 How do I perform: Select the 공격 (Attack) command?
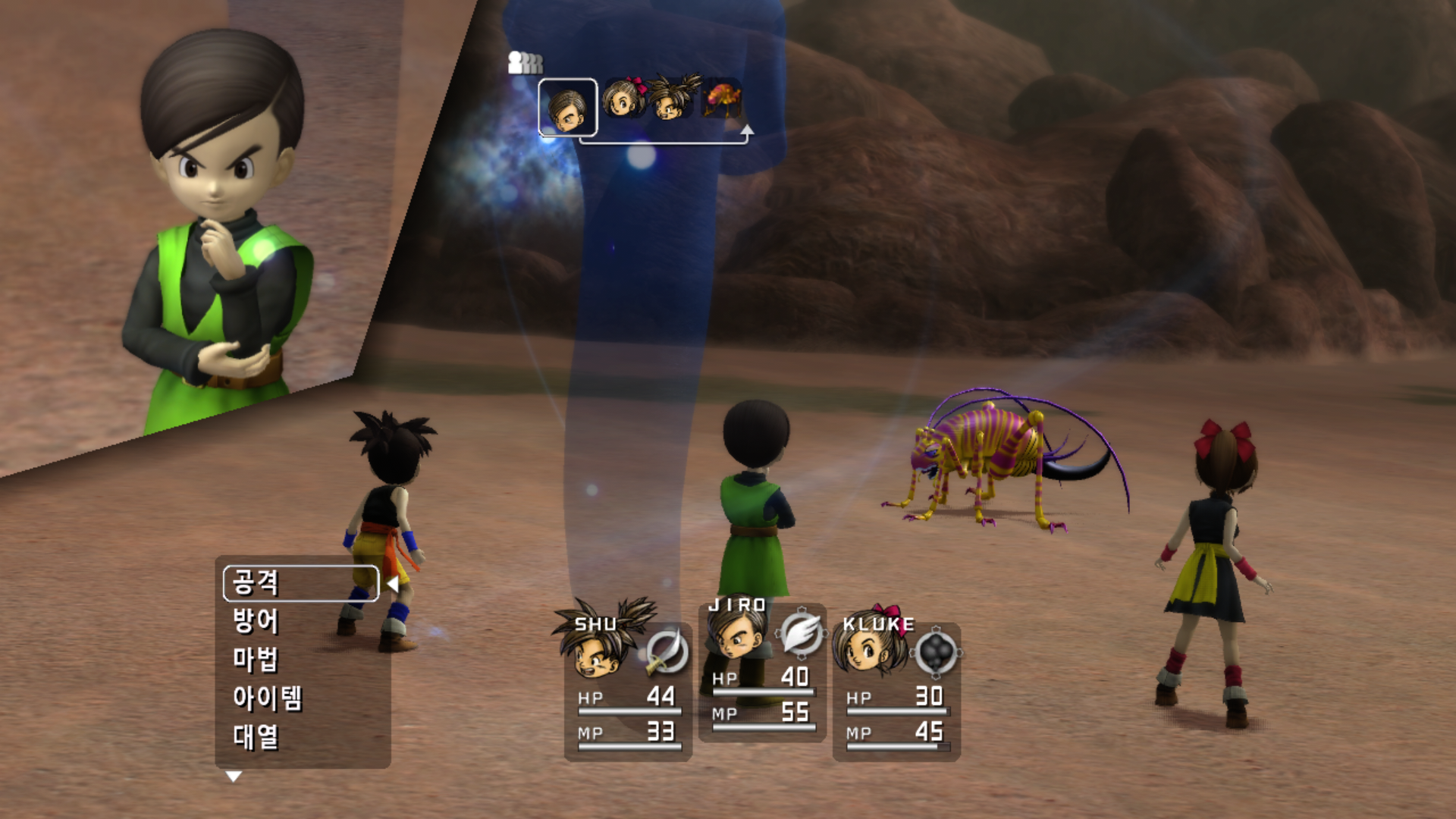click(300, 583)
